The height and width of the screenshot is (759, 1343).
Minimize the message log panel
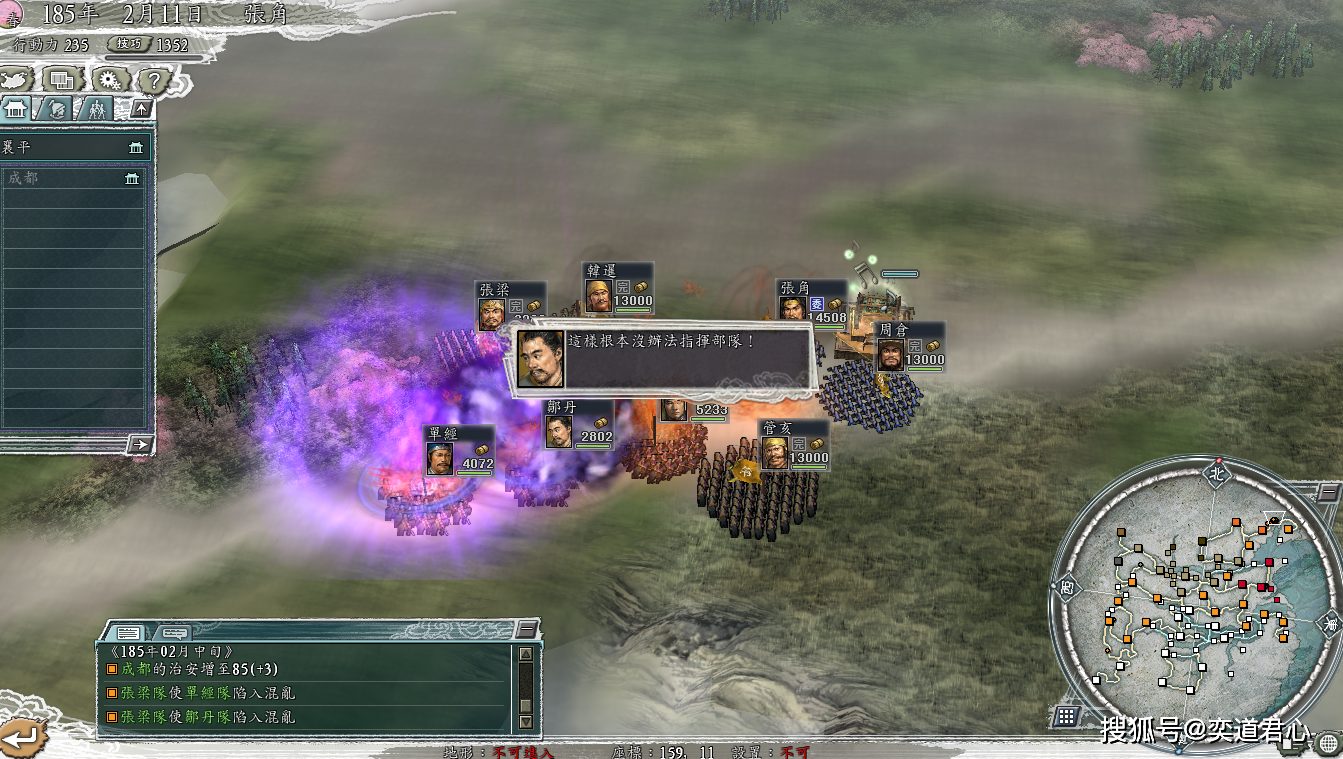tap(526, 629)
